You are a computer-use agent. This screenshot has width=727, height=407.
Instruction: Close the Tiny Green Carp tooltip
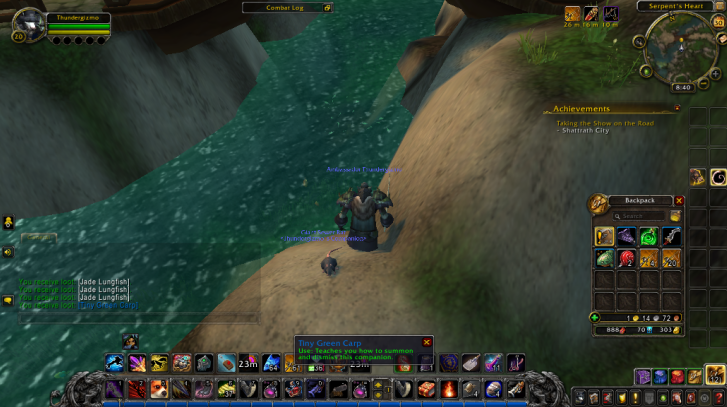pos(427,342)
